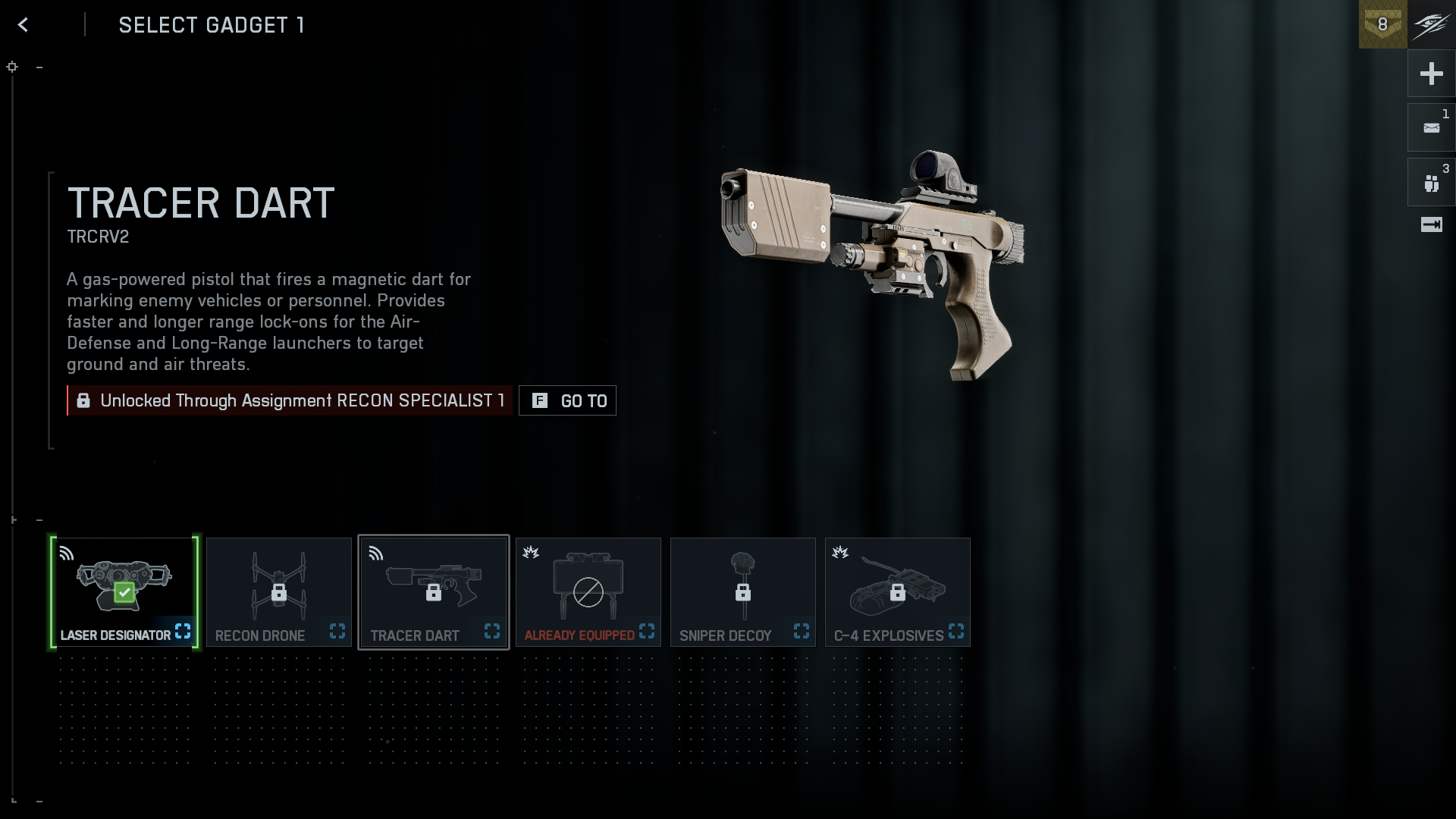
Task: Expand the Laser Designator tile's corner bracket icon
Action: (183, 631)
